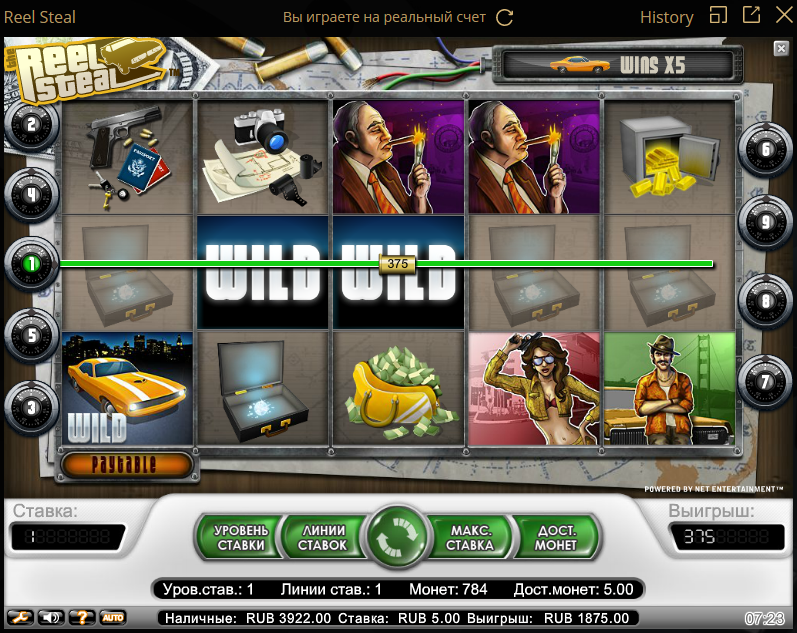Set the max bet (Макс. ставка)
This screenshot has height=633, width=797.
471,537
